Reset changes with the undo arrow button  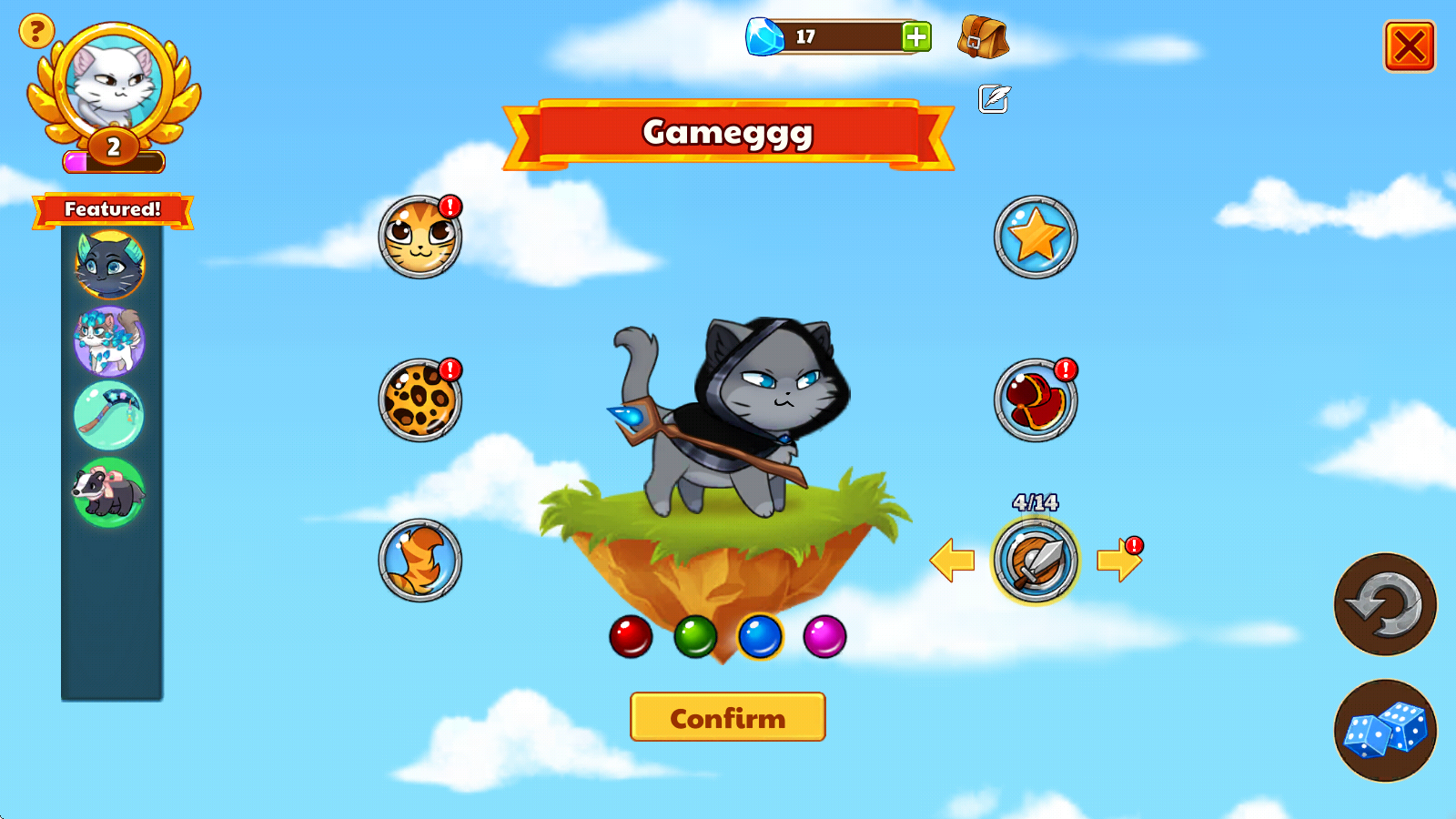click(1385, 604)
